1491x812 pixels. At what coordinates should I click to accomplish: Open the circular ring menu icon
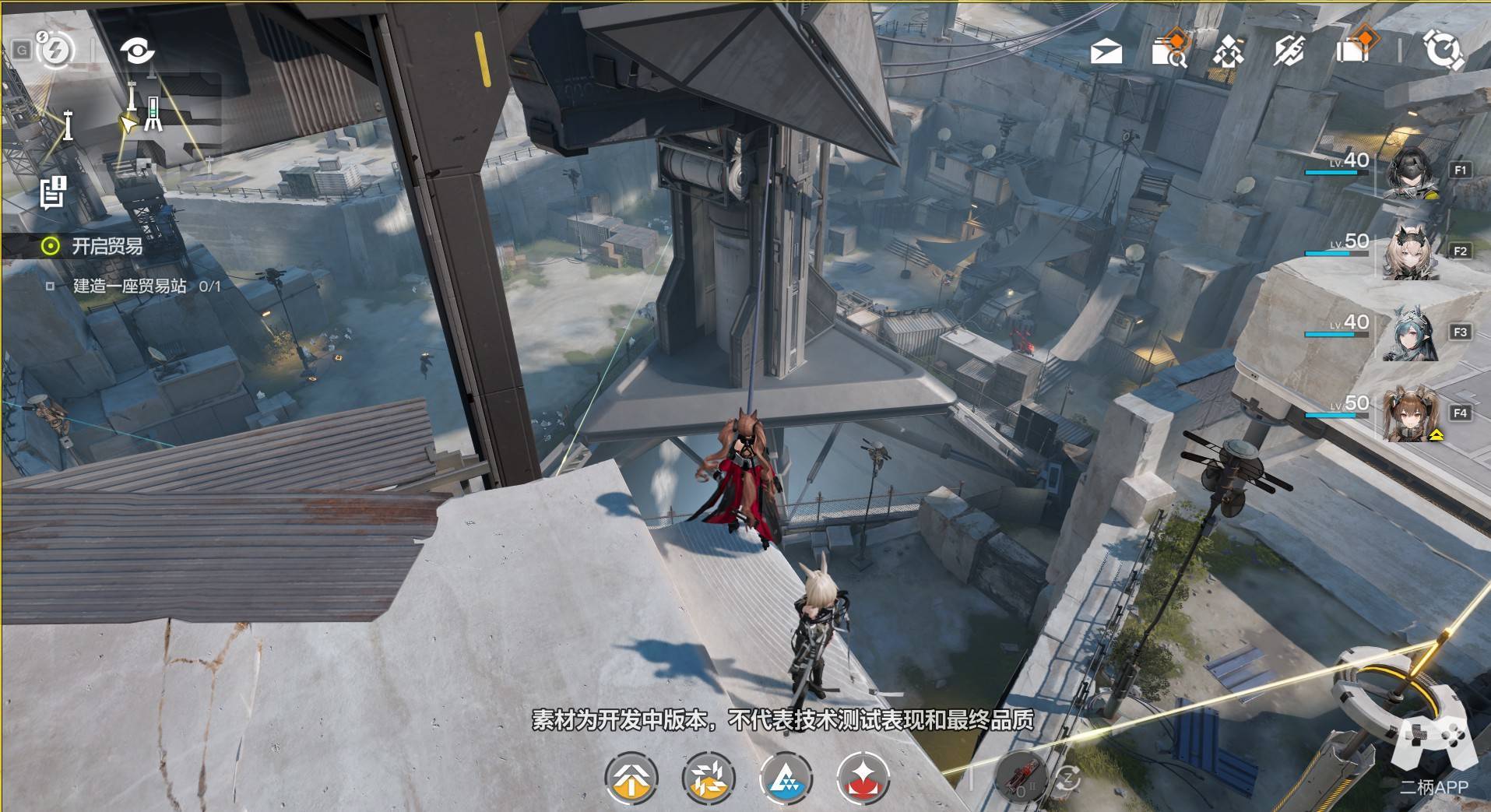pos(1443,51)
